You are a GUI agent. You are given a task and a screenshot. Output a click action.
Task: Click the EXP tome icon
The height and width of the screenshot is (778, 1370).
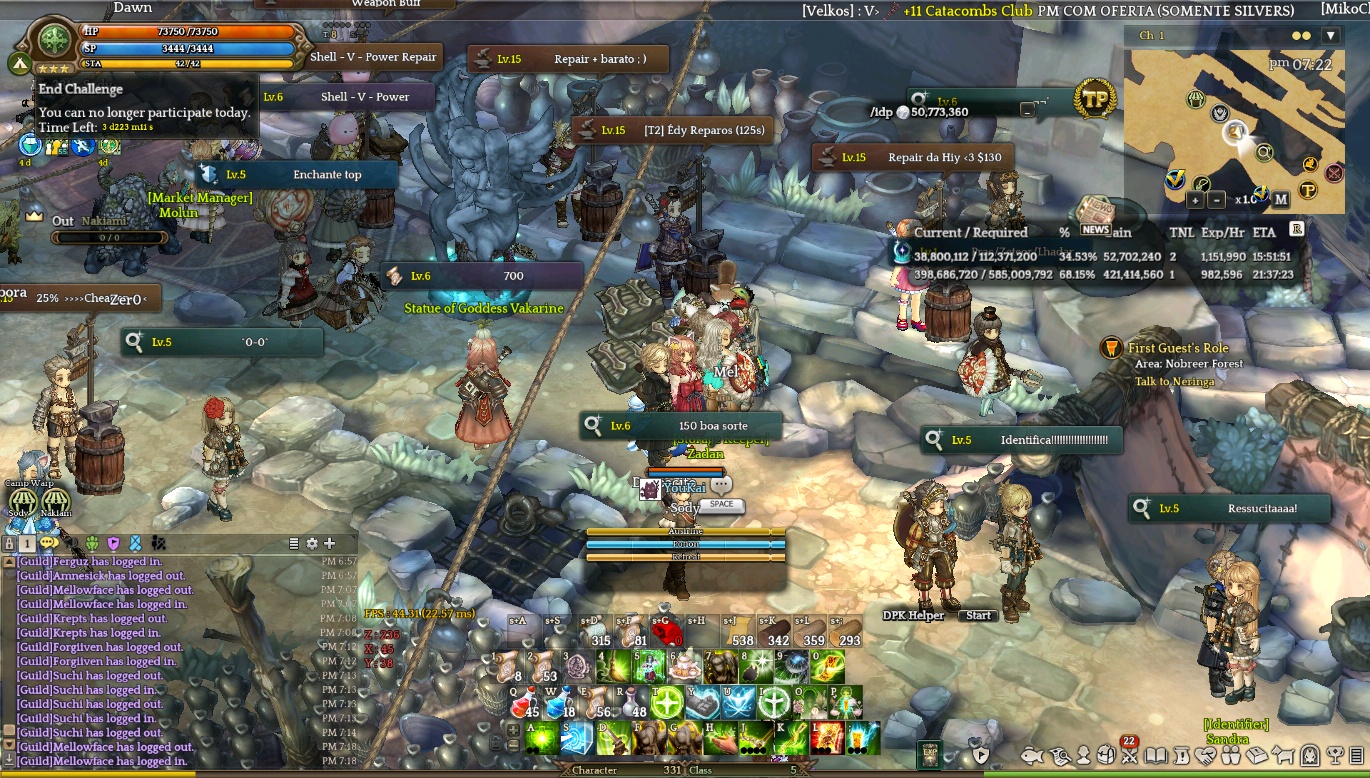[929, 754]
